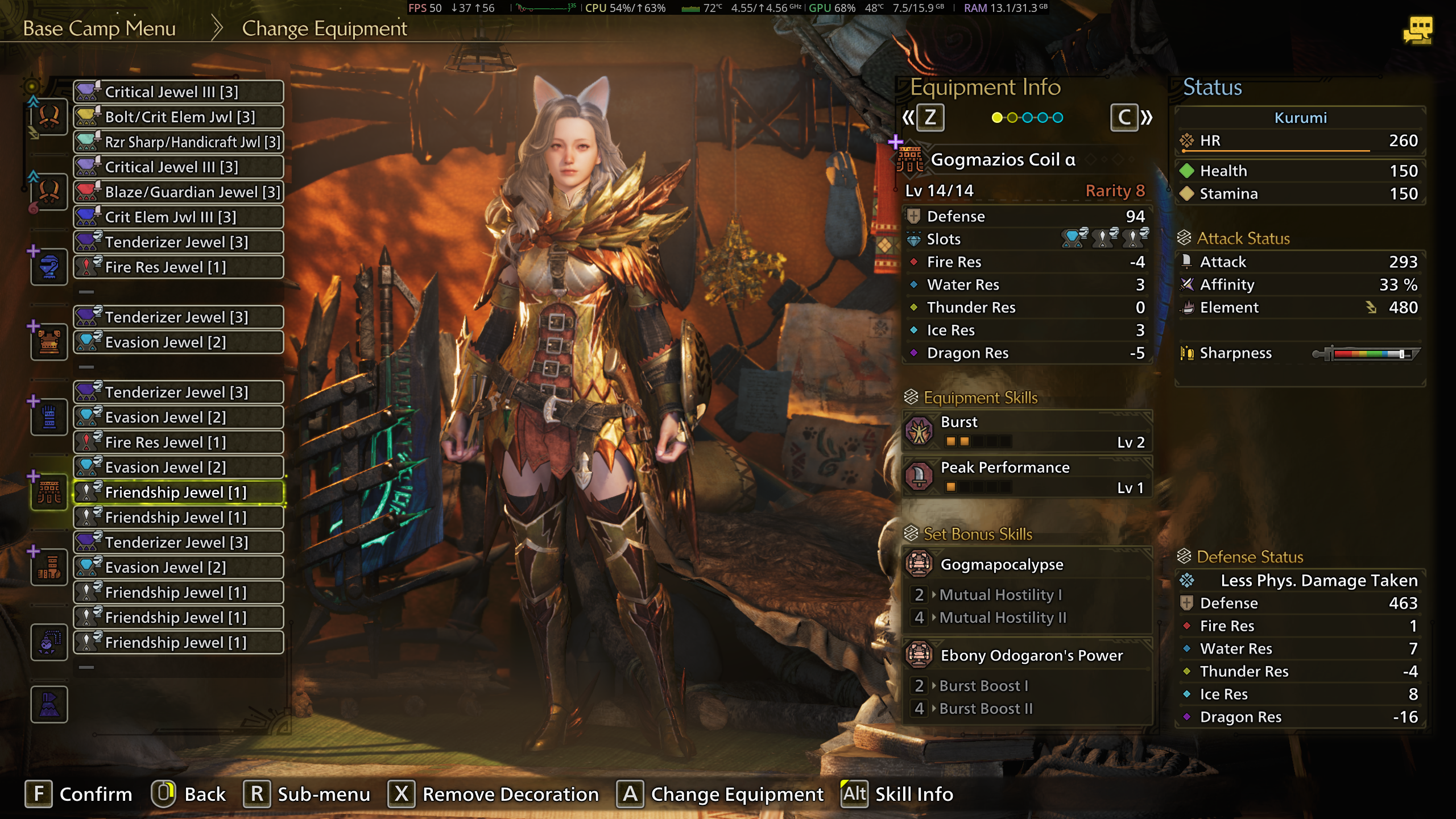Choose the Rzr Sharp/Handicraft Jwl slot
This screenshot has height=819, width=1456.
(179, 142)
